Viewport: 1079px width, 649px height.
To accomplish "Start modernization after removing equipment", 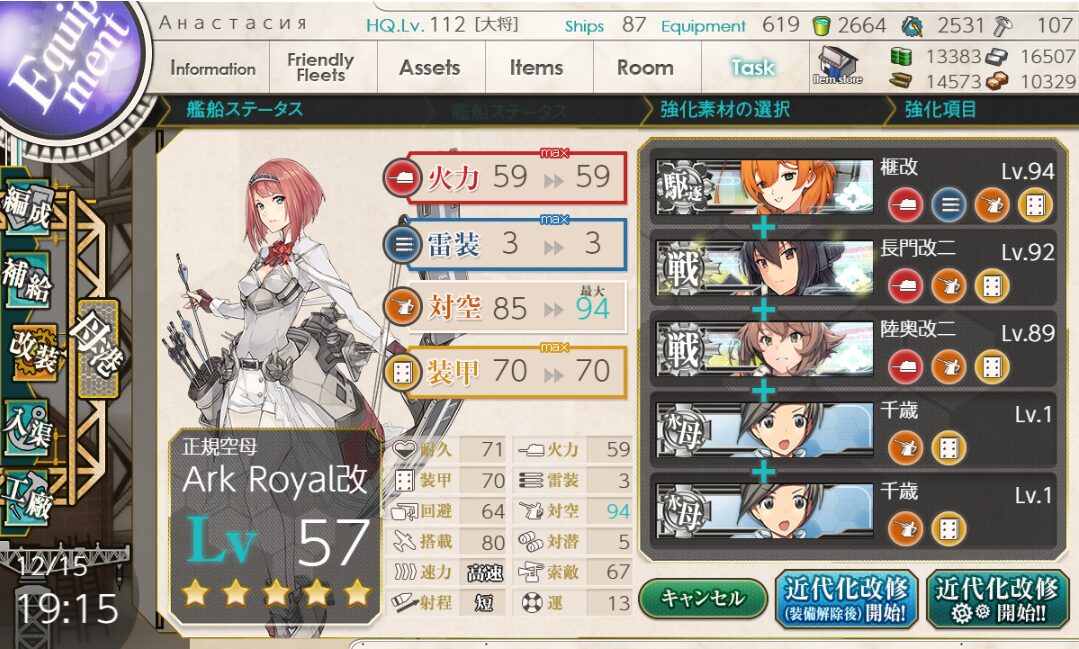I will point(848,598).
